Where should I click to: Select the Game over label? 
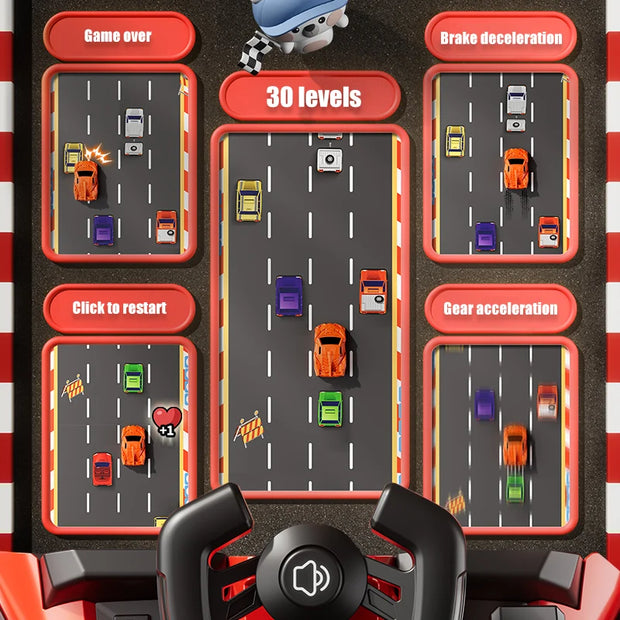pos(118,36)
